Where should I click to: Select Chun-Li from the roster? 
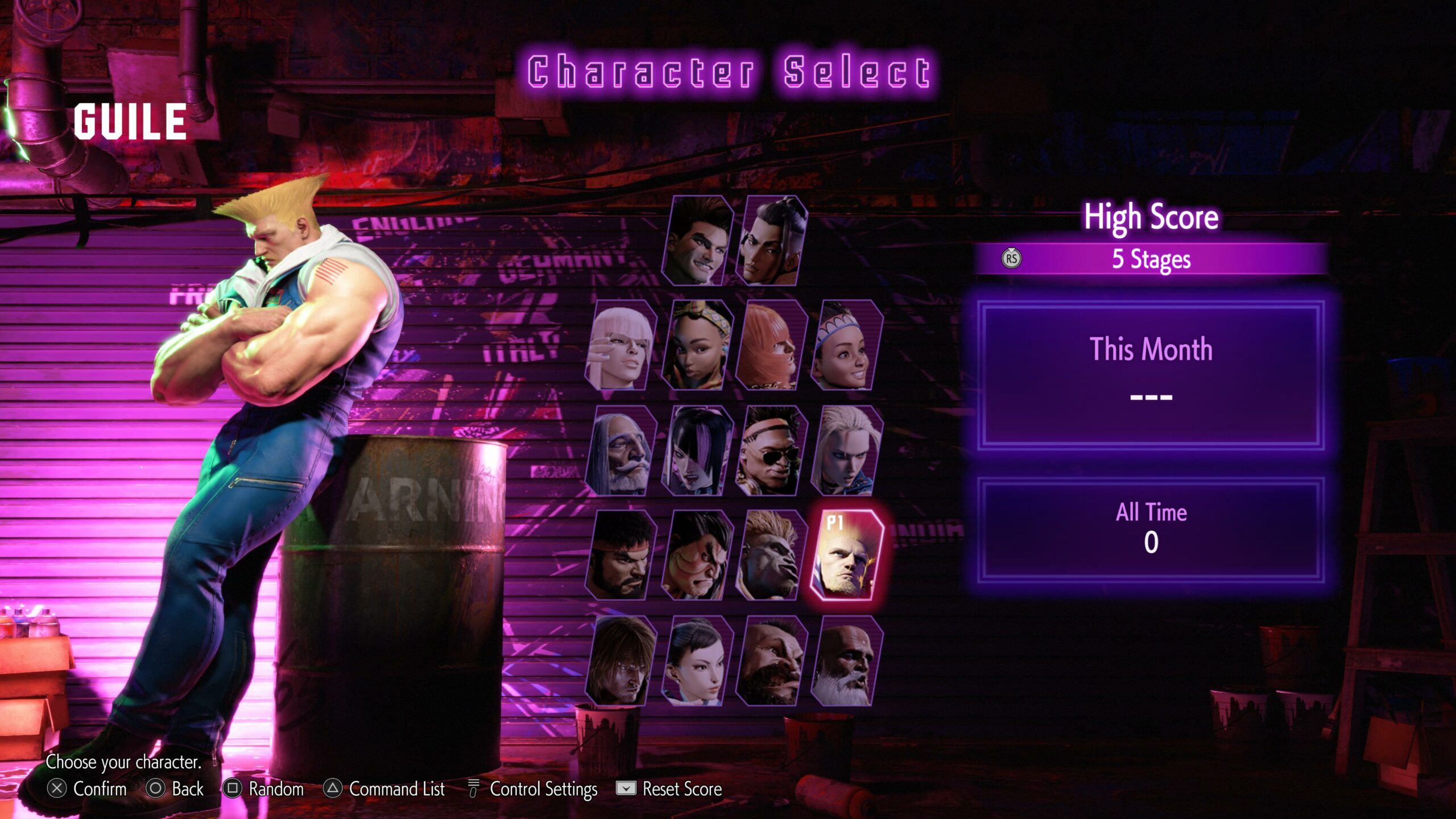(697, 661)
